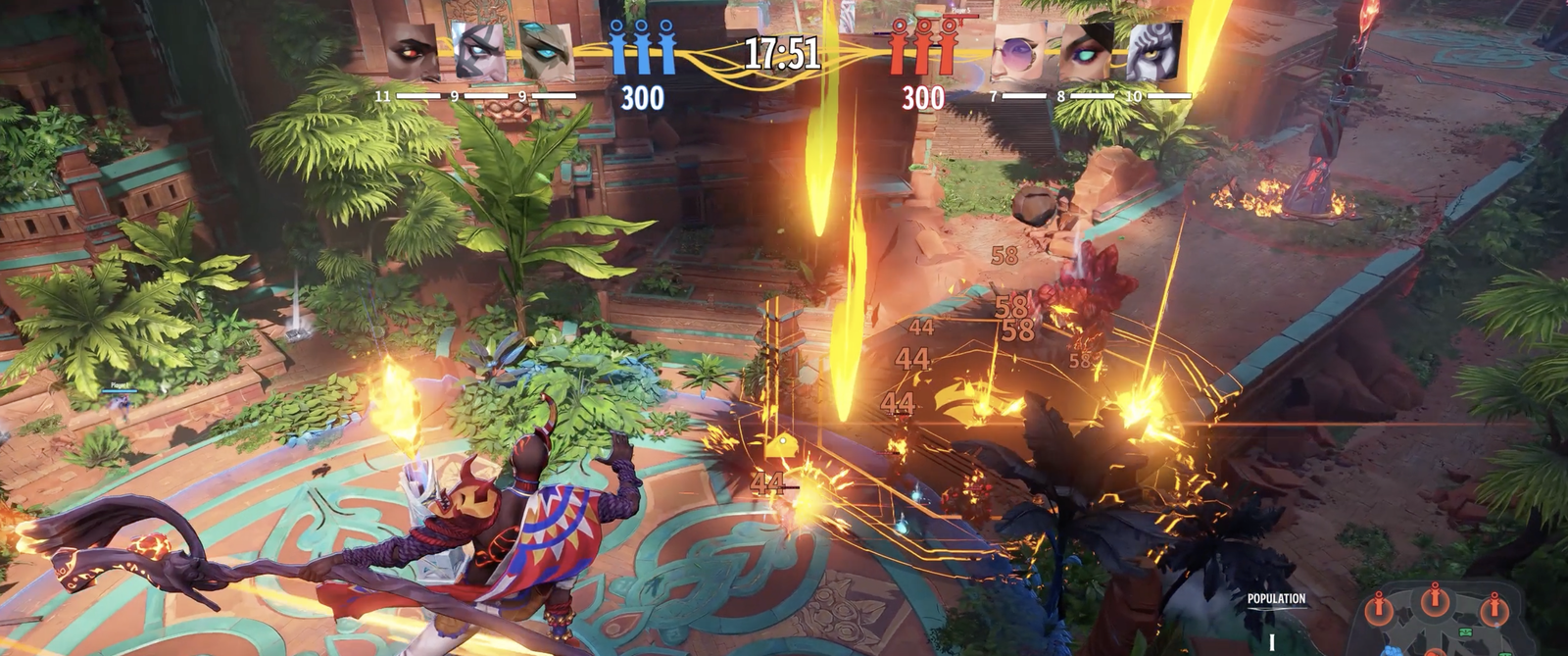Select the blue-team portrait with the teal forehead gem
This screenshot has width=1568, height=656.
547,50
